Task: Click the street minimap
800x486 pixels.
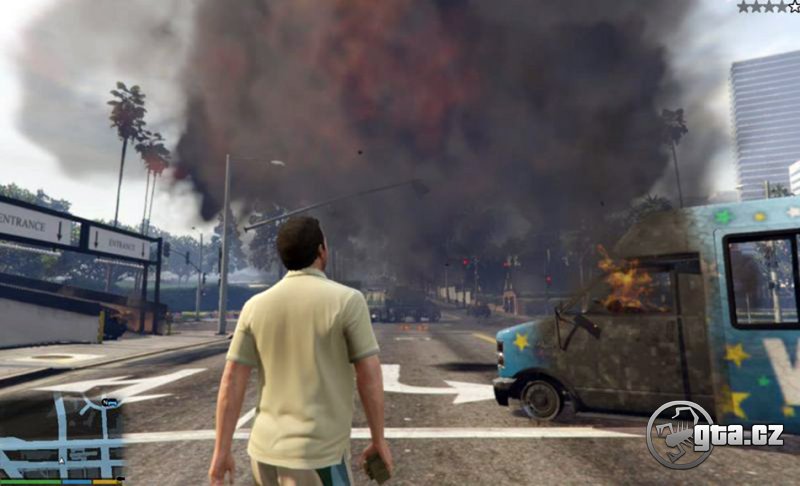Action: click(x=62, y=437)
